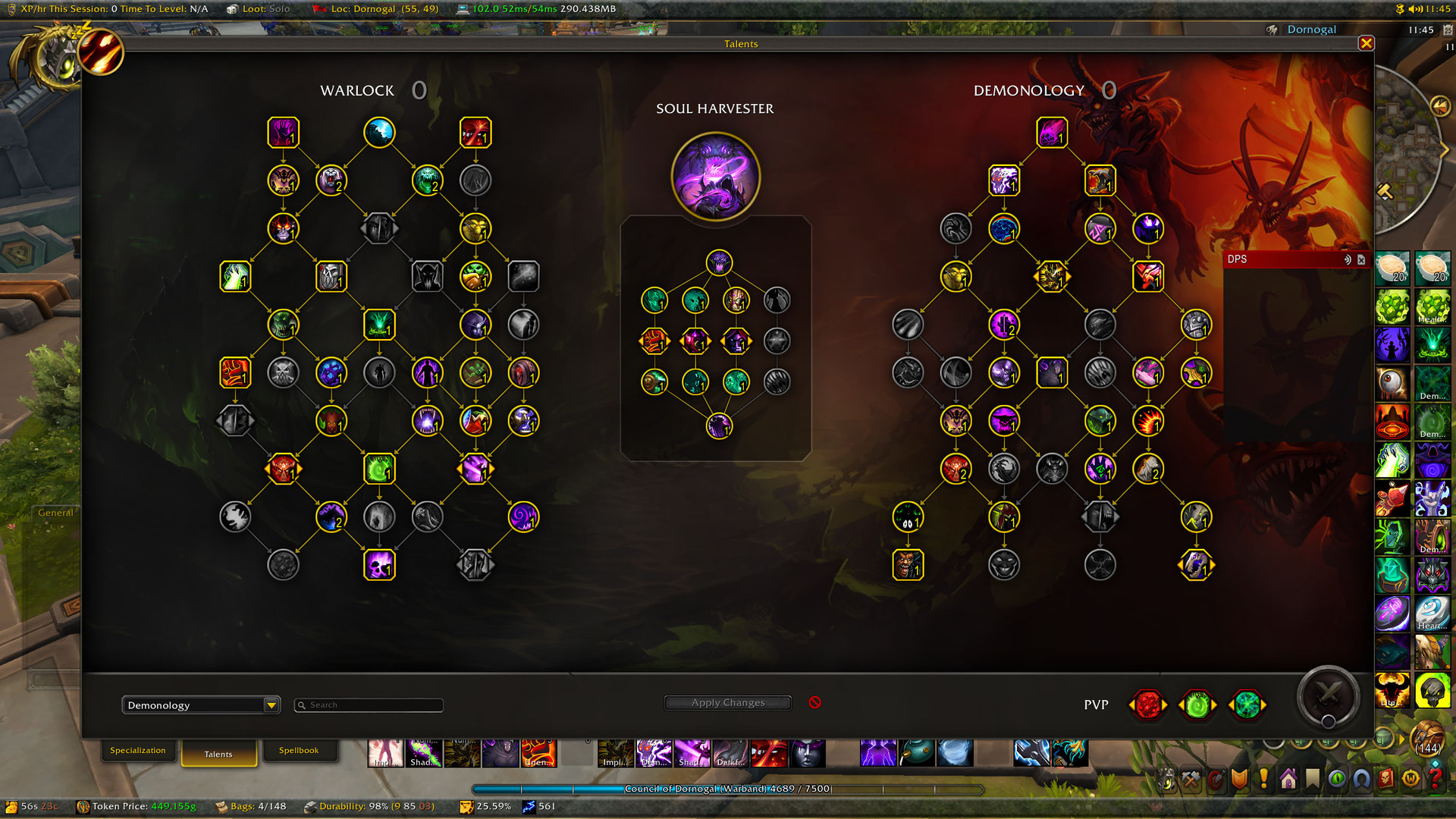Mute the DPS chat frame speaker
This screenshot has width=1456, height=819.
tap(1346, 259)
